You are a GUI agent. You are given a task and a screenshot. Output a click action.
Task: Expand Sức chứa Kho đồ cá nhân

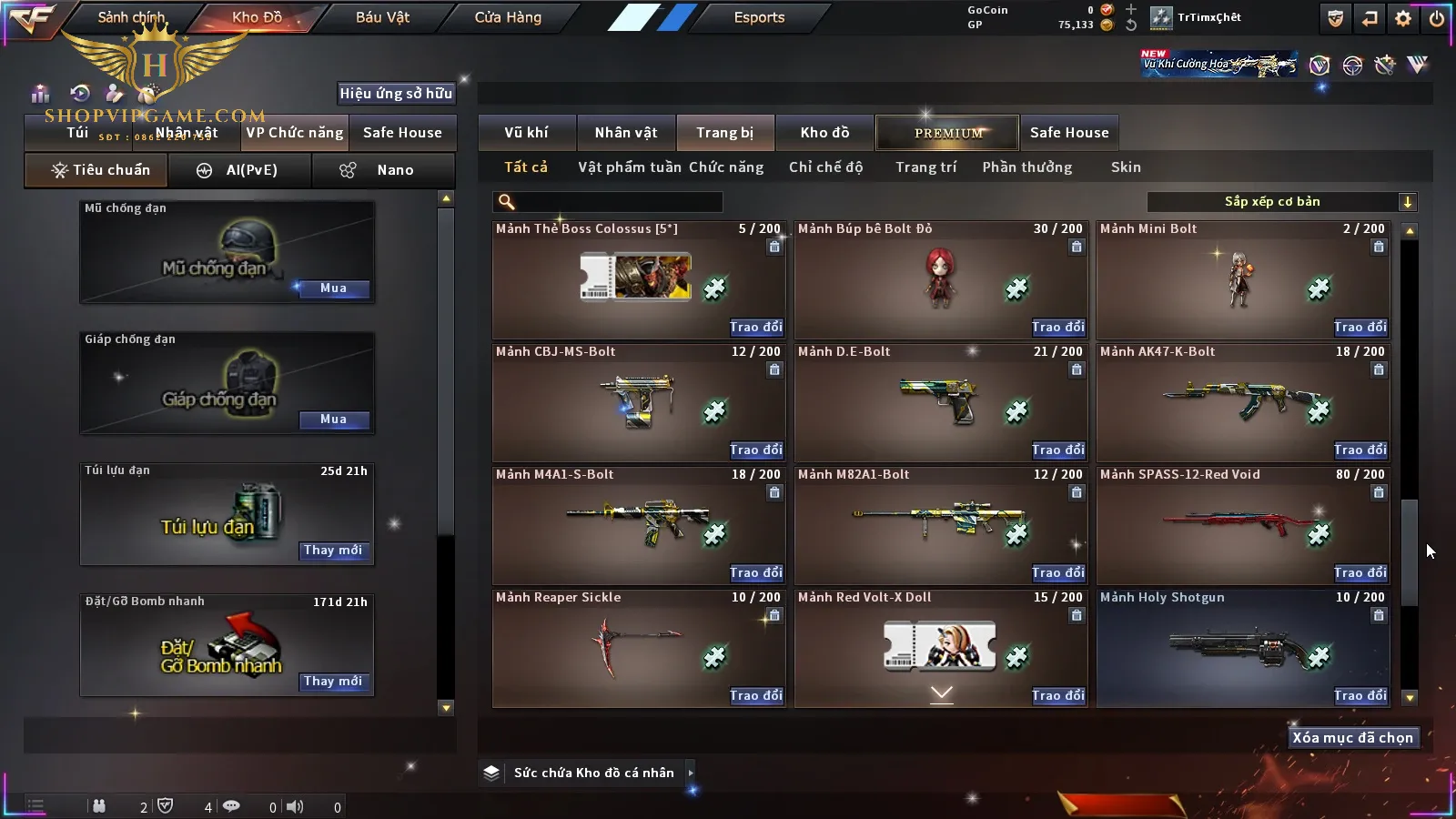pyautogui.click(x=691, y=773)
